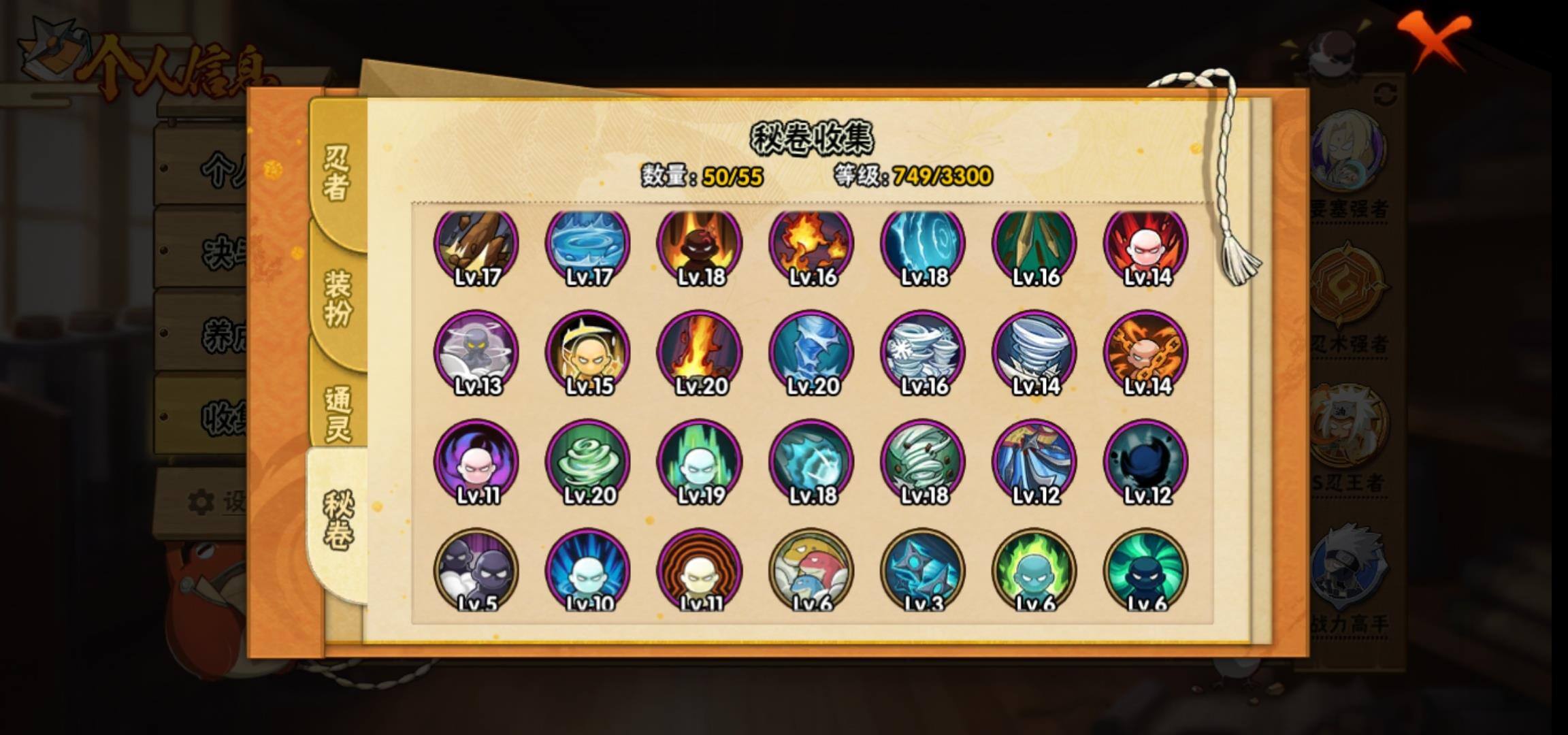Show the 通灵 tab

[x=338, y=414]
